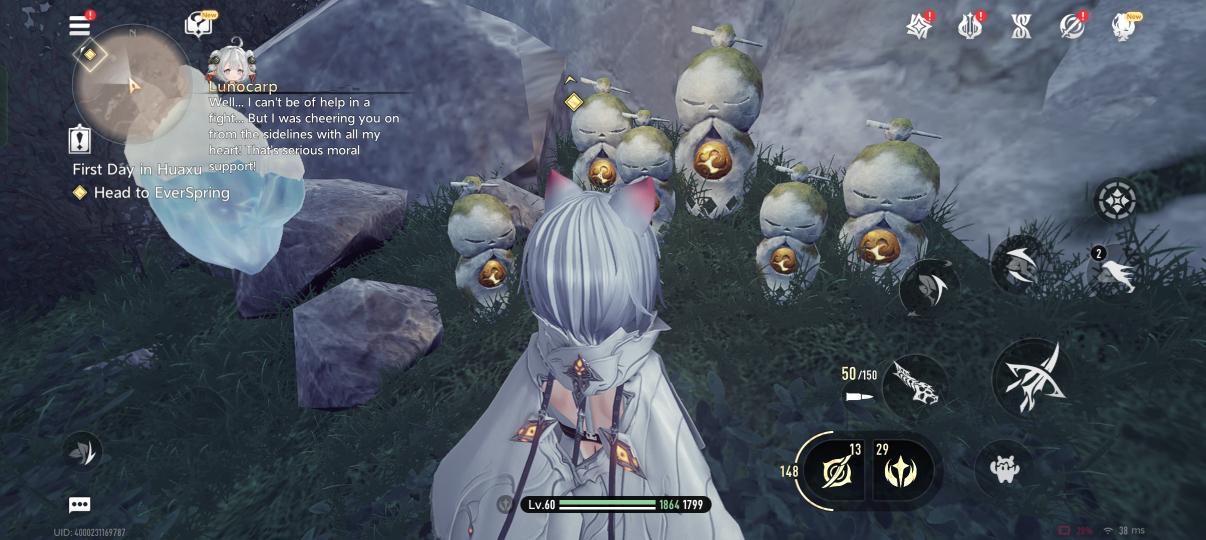Switch weapon using the gun icon
Screen dimensions: 1206x540
[x=914, y=383]
